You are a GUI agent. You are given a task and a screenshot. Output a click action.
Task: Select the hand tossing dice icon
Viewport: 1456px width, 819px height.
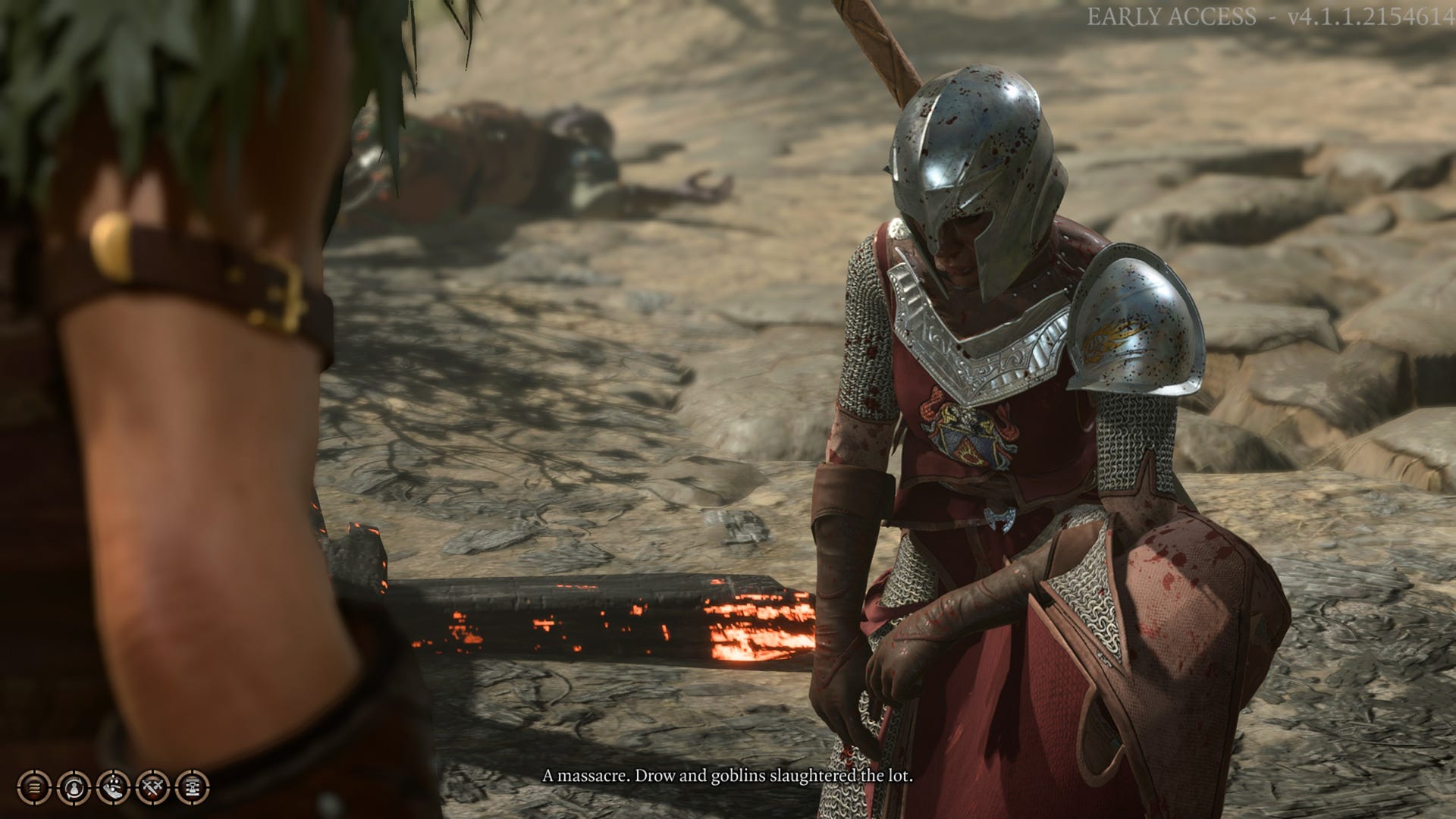[x=113, y=786]
